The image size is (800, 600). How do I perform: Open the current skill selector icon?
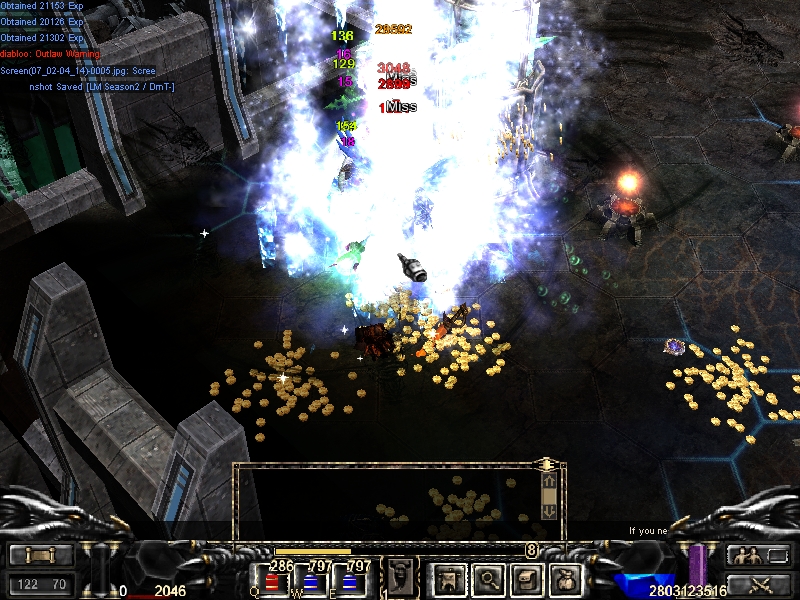tap(401, 577)
